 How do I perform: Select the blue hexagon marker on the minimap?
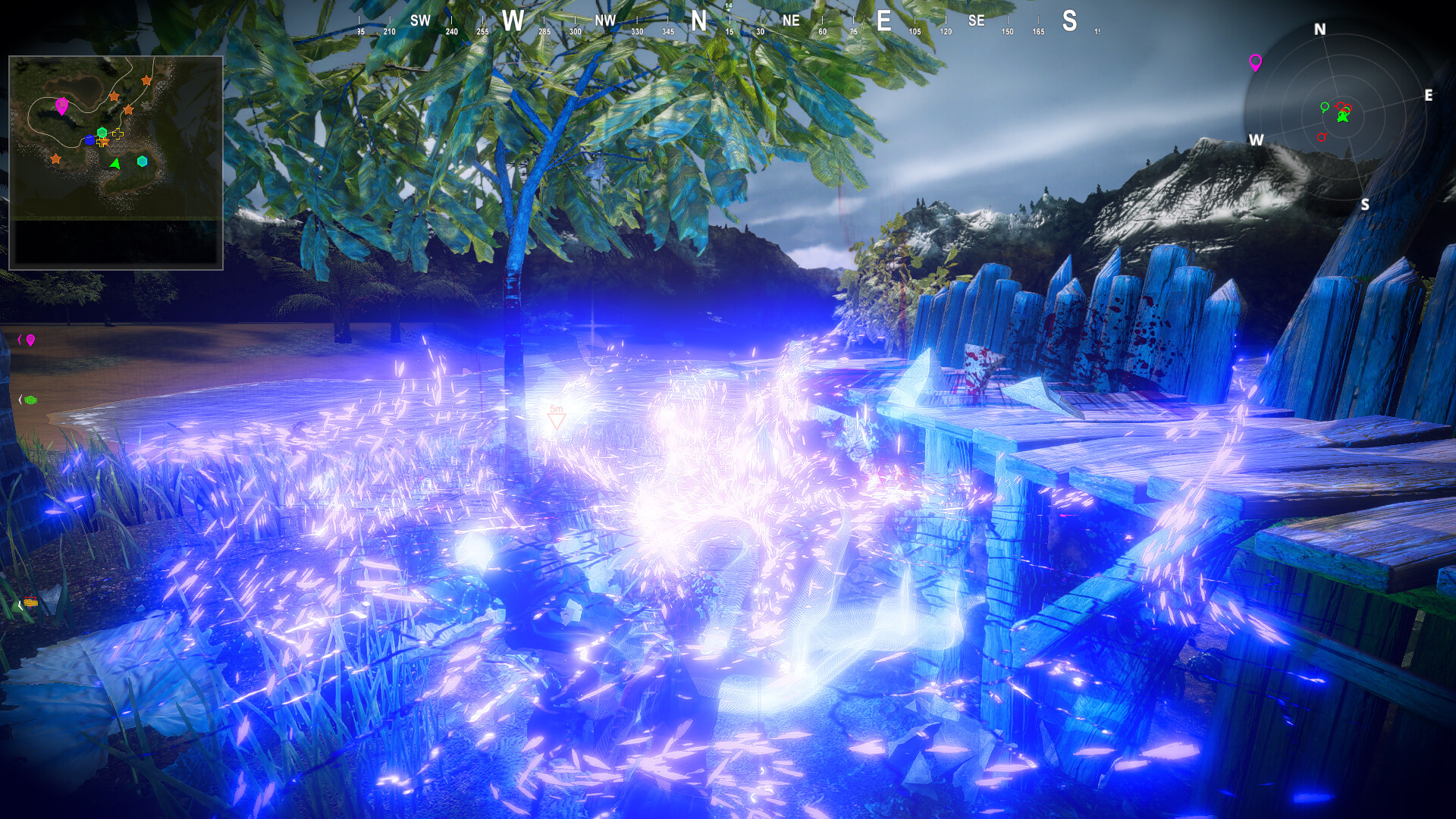tap(90, 140)
